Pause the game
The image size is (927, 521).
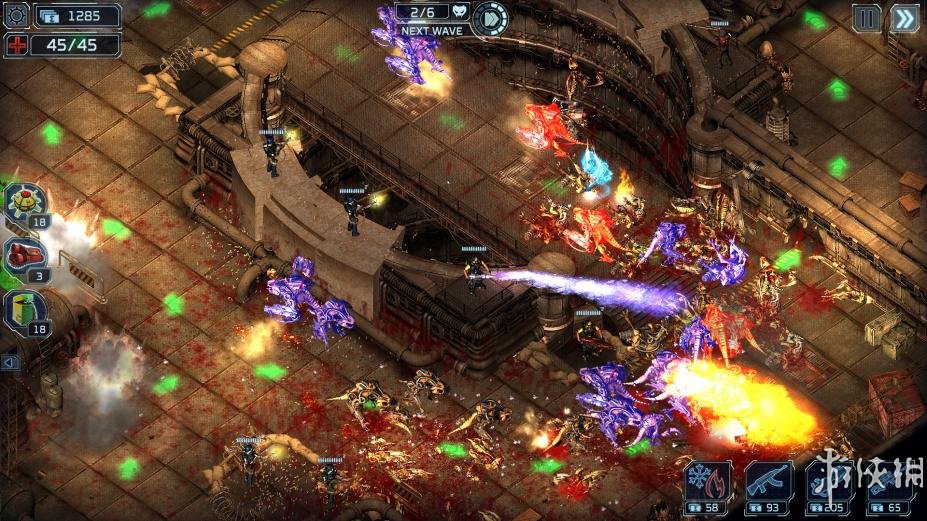tap(866, 18)
